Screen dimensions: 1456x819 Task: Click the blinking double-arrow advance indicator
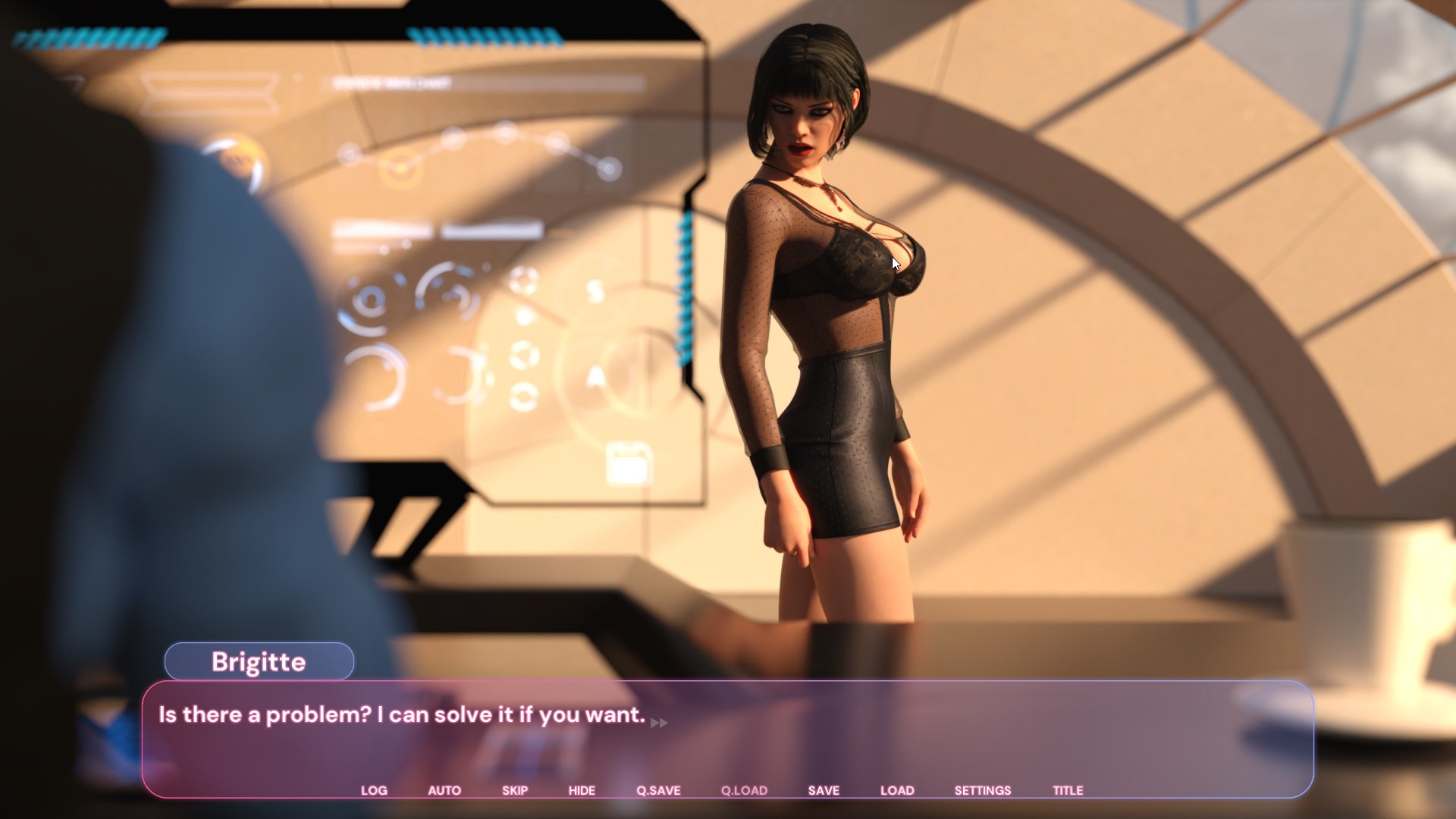[659, 723]
